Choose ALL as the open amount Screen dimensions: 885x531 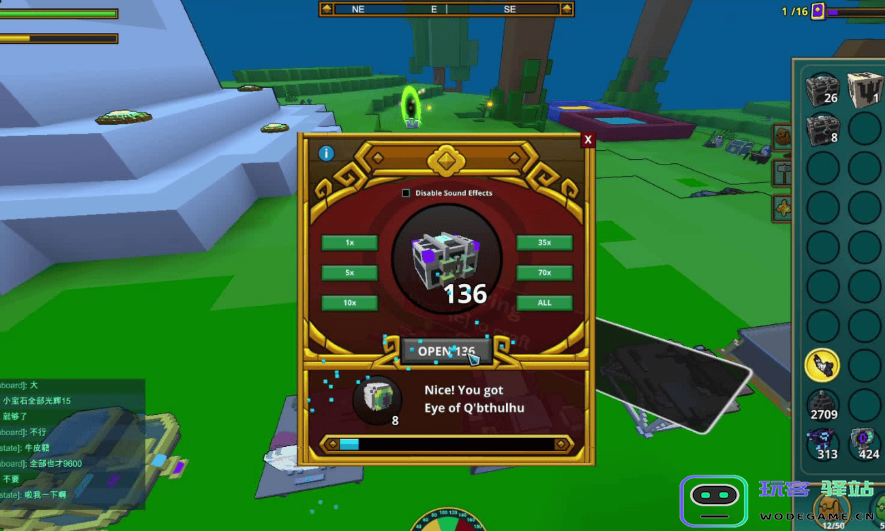(544, 303)
